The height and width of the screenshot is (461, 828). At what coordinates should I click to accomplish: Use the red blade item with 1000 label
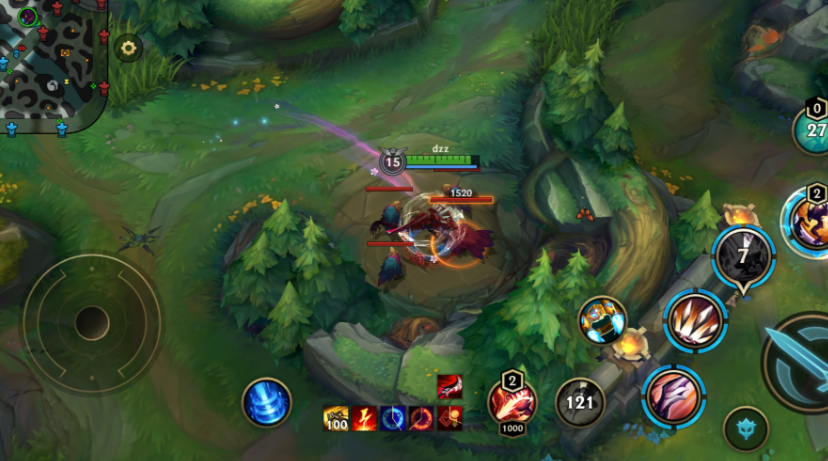(x=512, y=403)
